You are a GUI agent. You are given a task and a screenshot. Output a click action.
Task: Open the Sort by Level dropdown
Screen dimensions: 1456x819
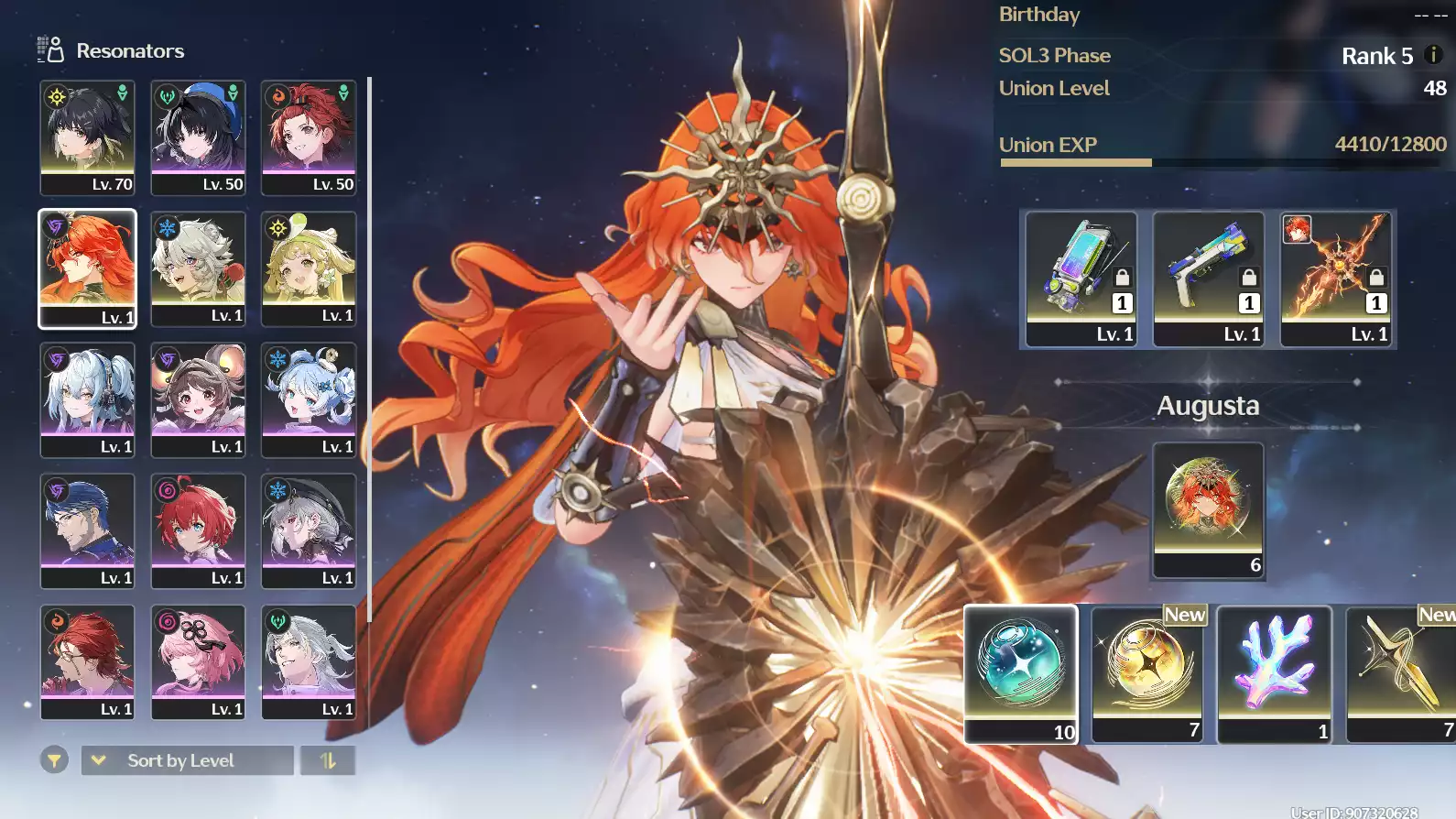point(187,760)
